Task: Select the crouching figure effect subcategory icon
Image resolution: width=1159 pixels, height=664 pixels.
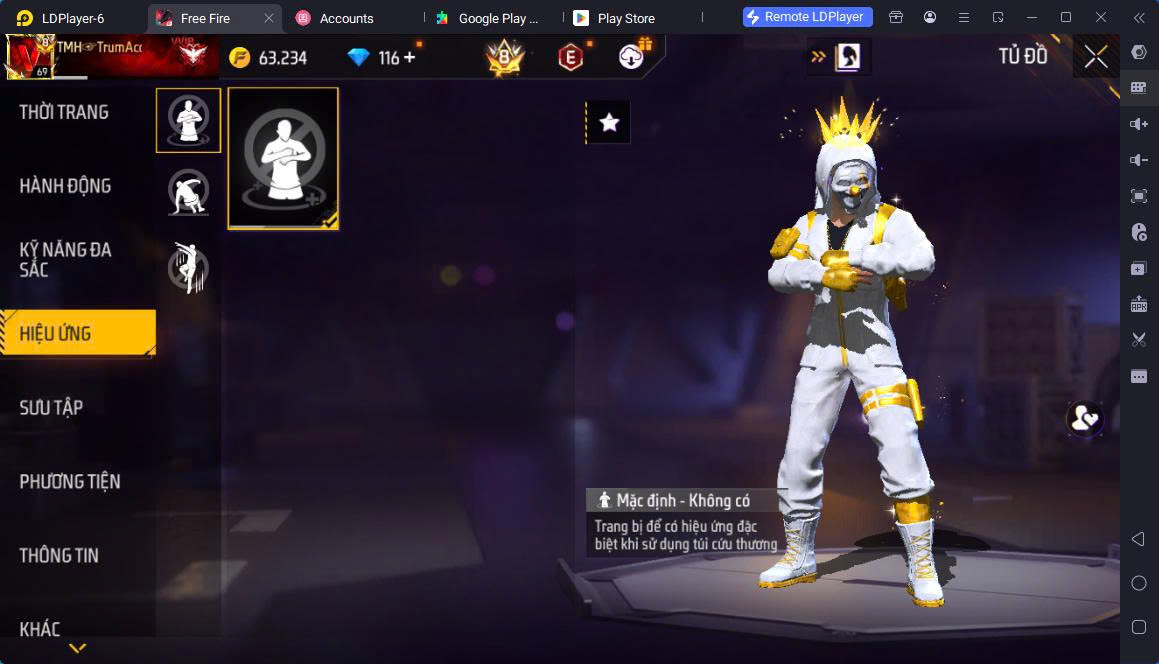Action: [x=188, y=192]
